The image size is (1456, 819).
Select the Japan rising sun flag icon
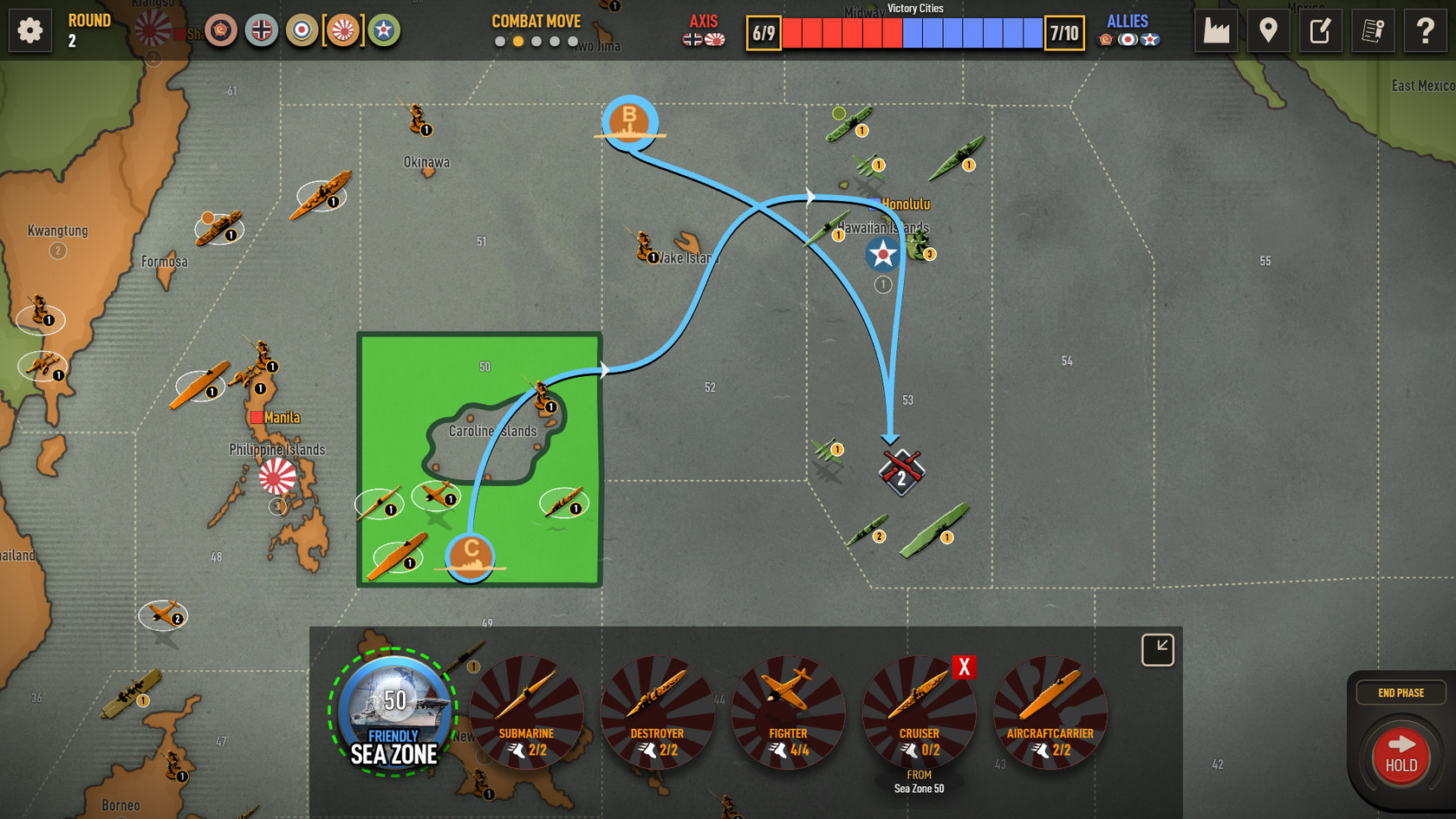point(343,30)
